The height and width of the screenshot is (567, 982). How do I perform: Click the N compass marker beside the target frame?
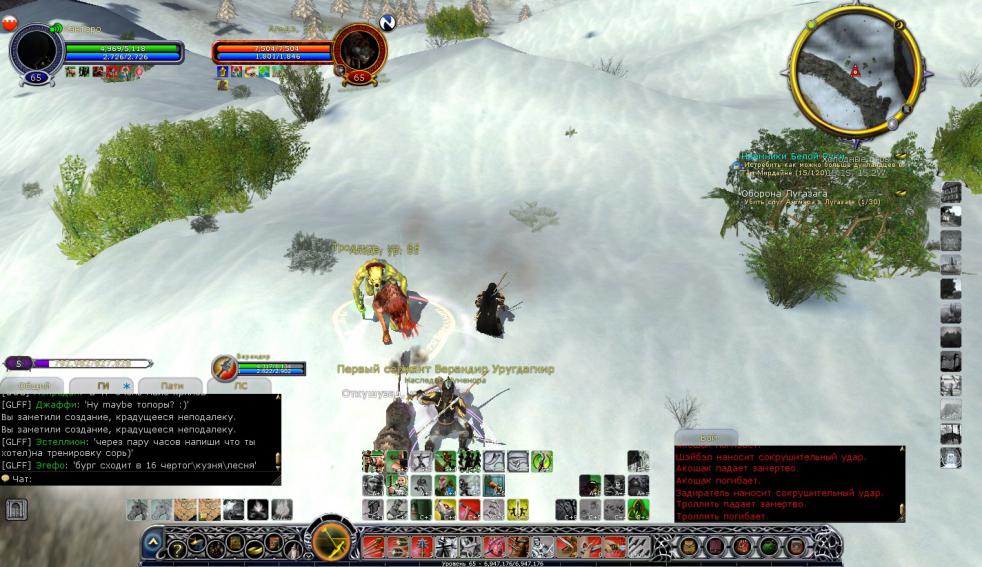pyautogui.click(x=387, y=22)
